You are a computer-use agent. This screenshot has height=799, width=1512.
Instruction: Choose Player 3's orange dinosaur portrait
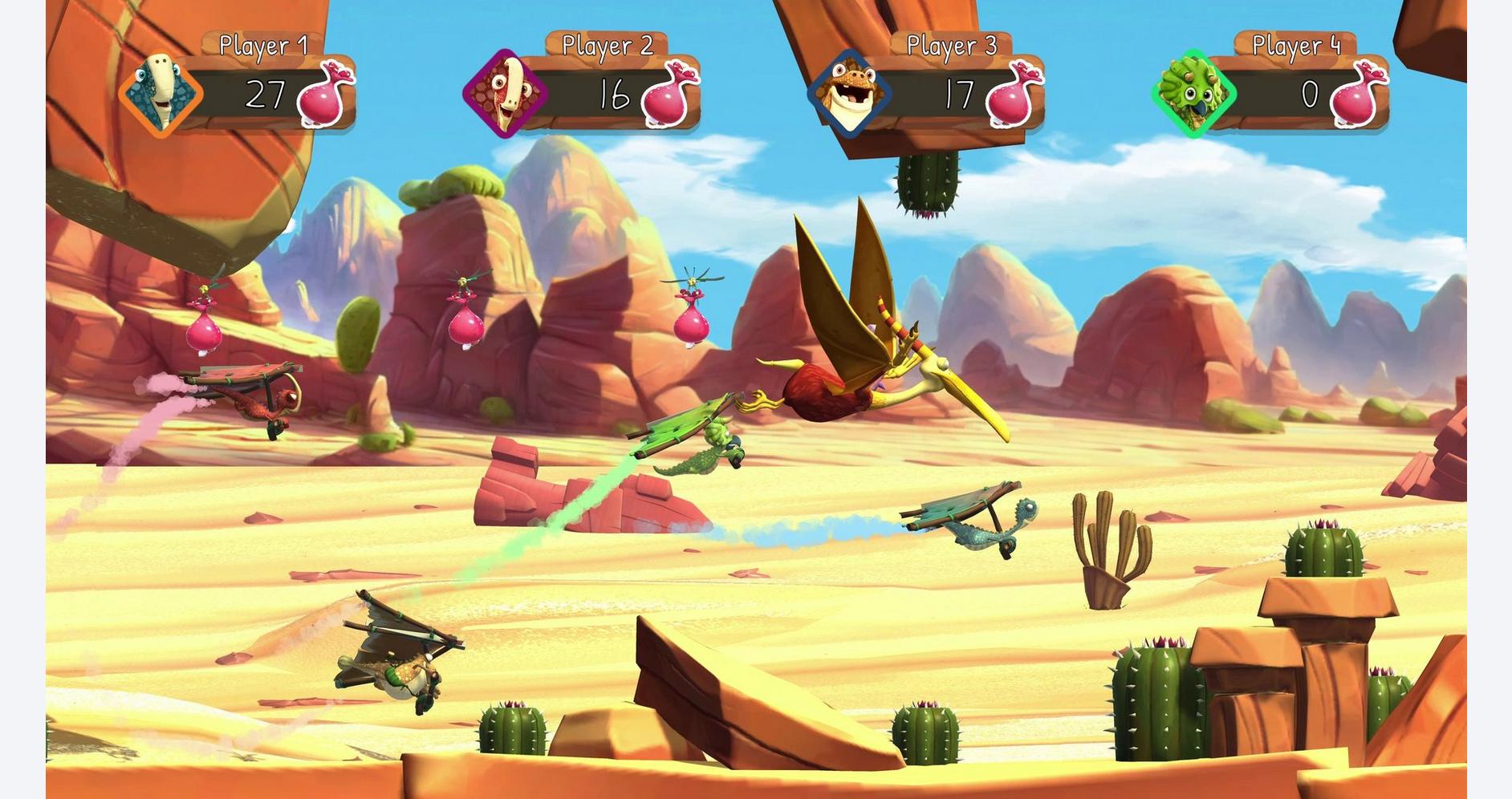pyautogui.click(x=849, y=94)
